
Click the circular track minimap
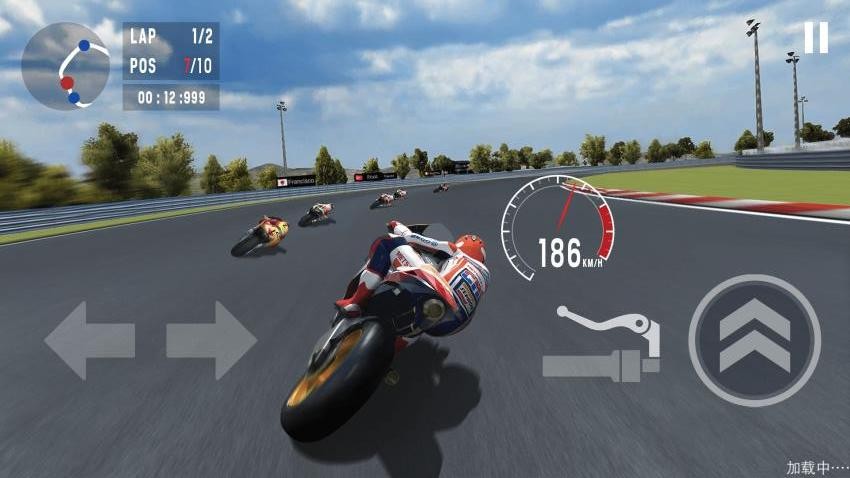(x=66, y=66)
